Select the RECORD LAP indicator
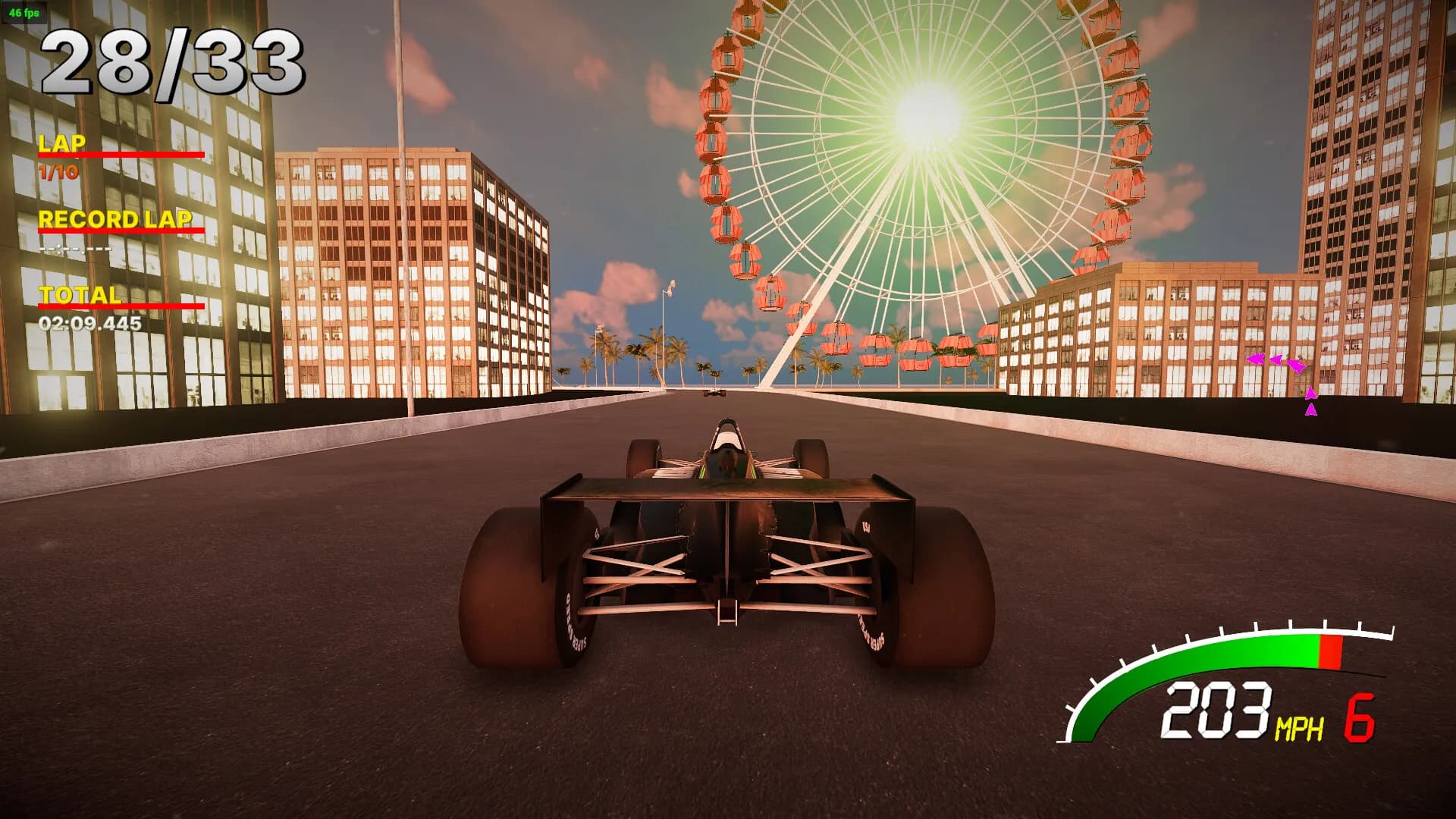 (118, 220)
